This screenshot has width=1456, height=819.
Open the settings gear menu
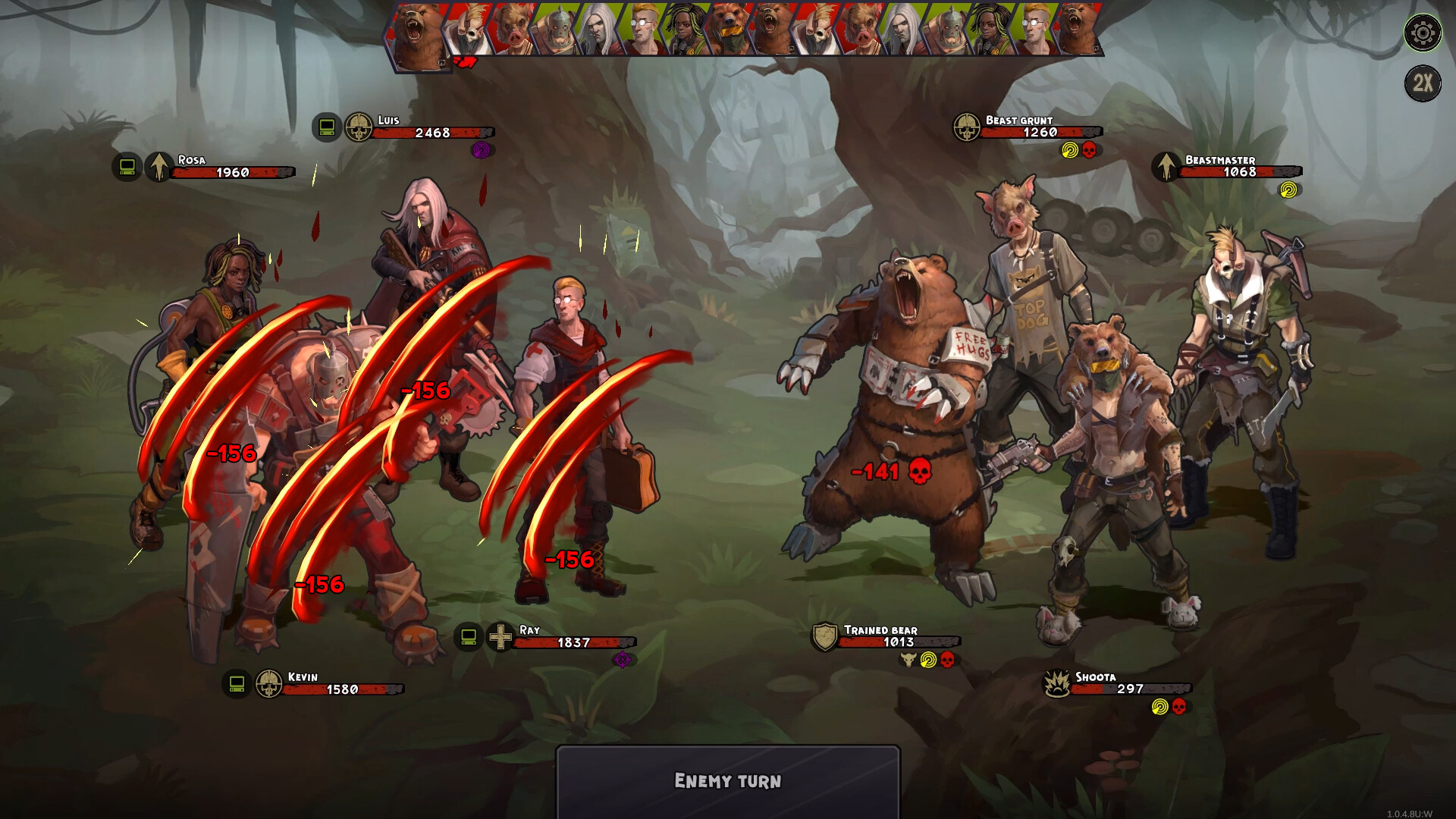coord(1423,33)
